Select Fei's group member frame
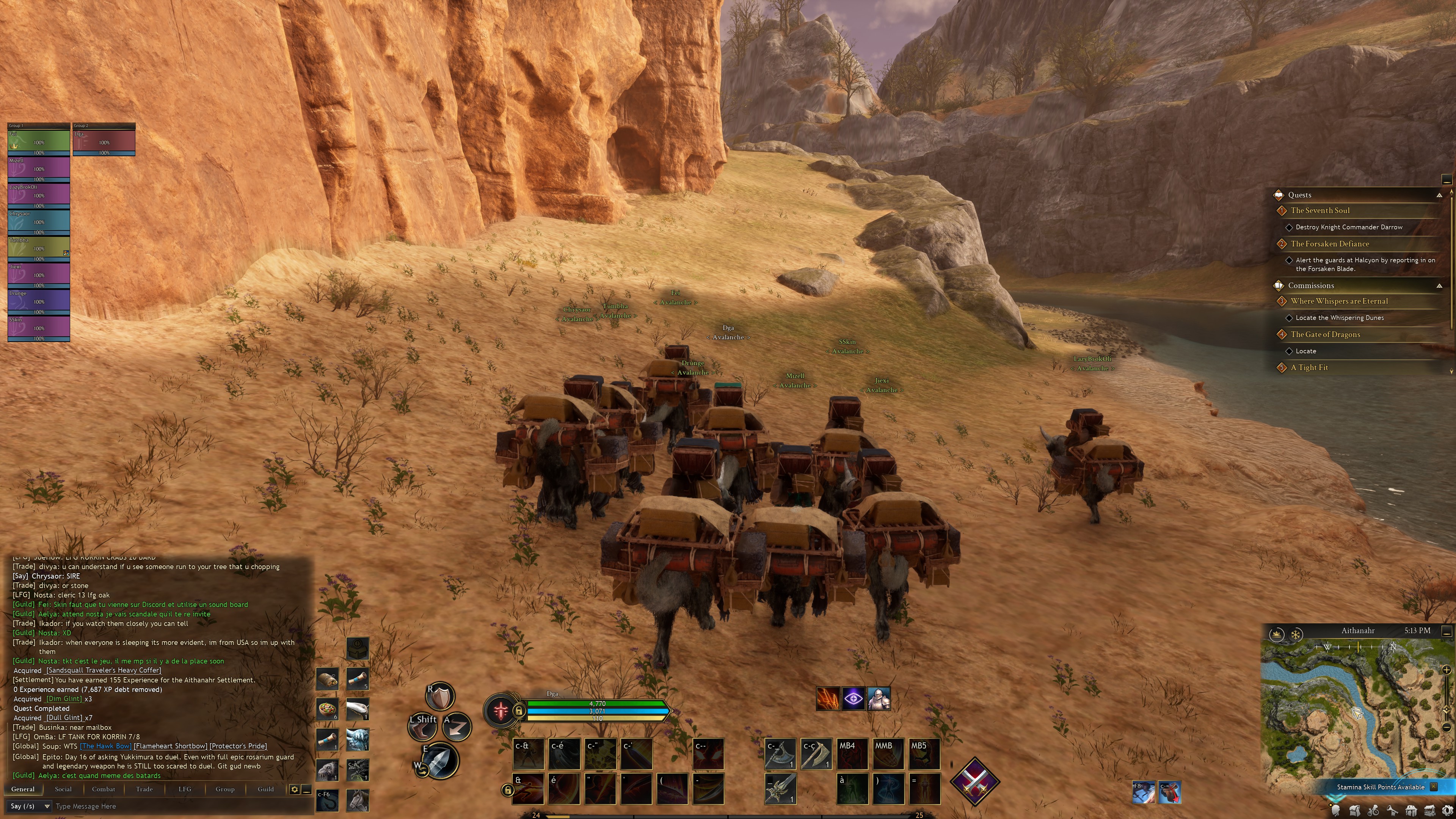The width and height of the screenshot is (1456, 819). (x=38, y=140)
